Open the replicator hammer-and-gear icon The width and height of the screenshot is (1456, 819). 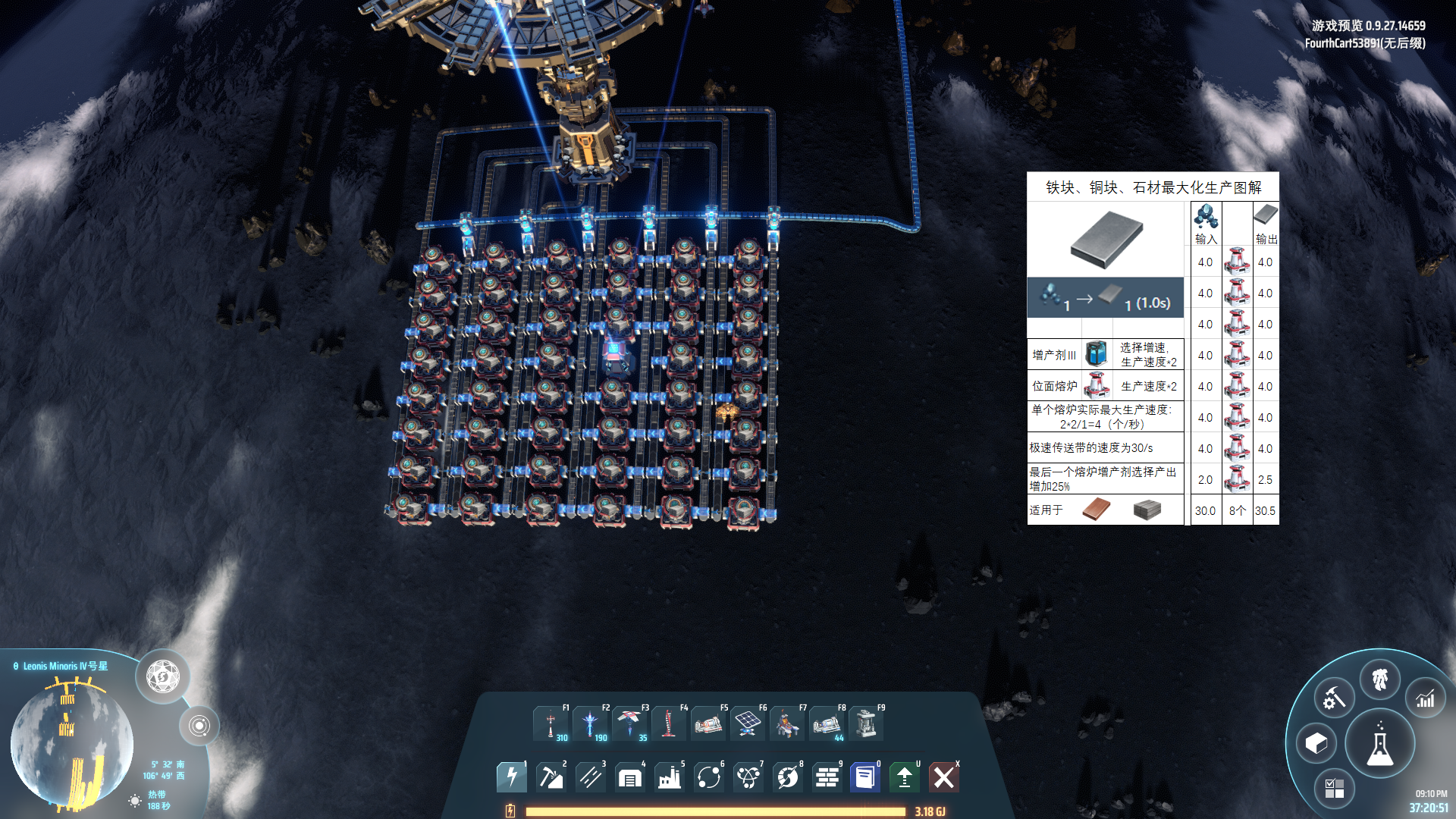tap(1333, 698)
